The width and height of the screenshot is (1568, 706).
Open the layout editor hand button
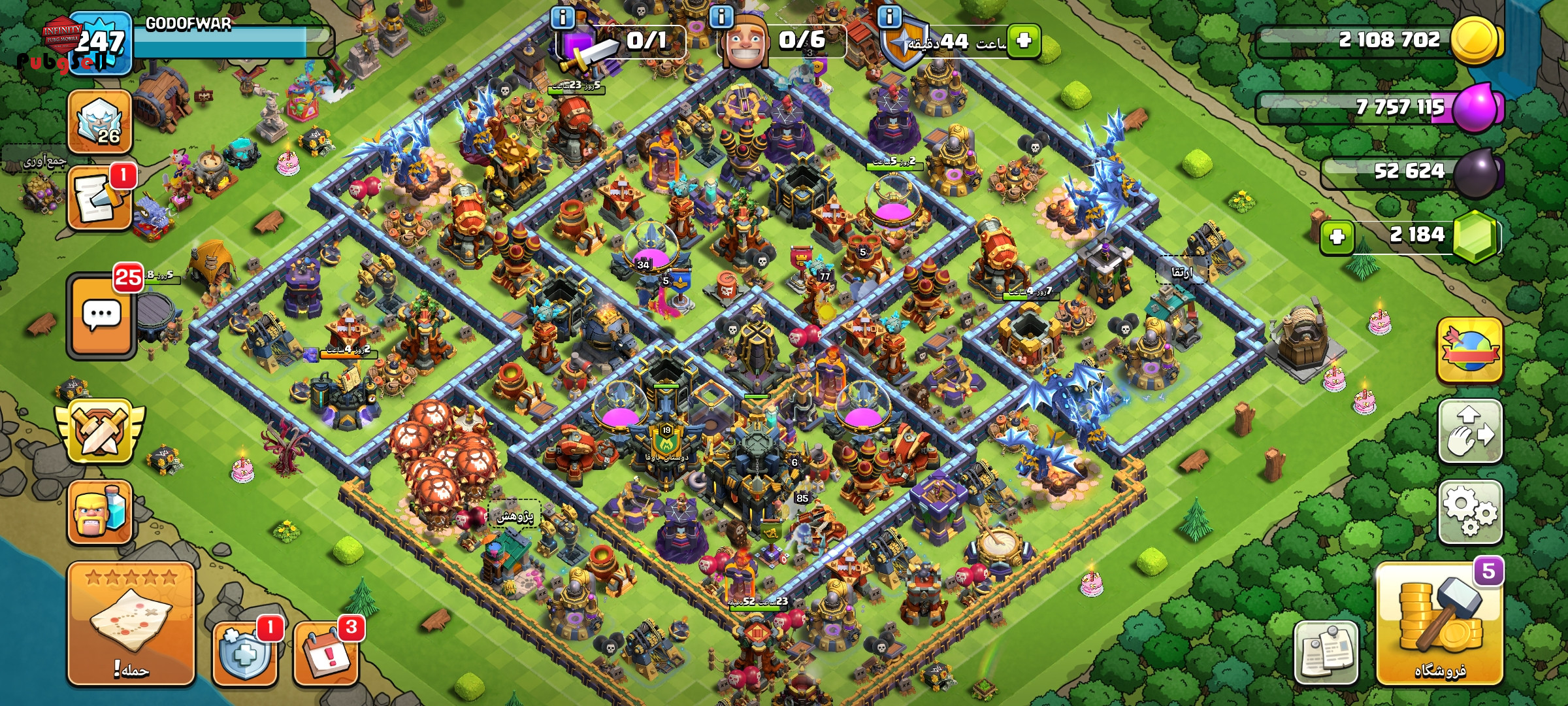(1470, 431)
